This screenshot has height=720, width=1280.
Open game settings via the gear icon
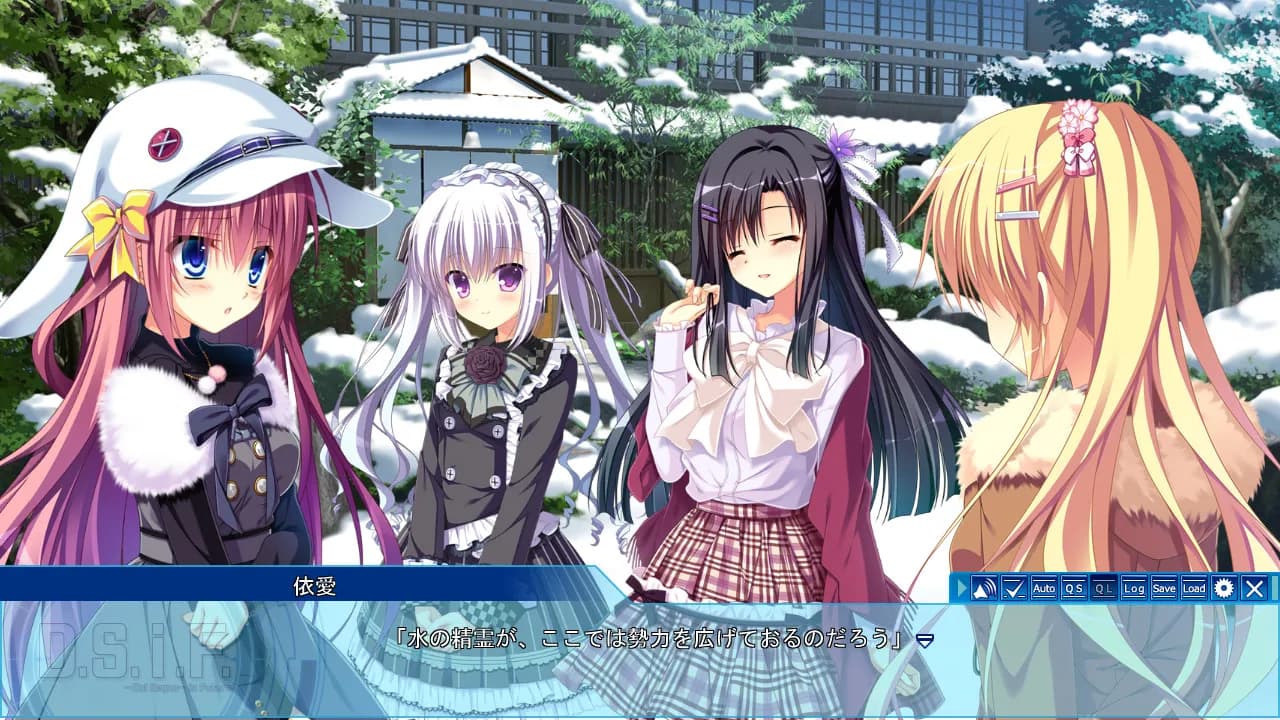pos(1225,589)
